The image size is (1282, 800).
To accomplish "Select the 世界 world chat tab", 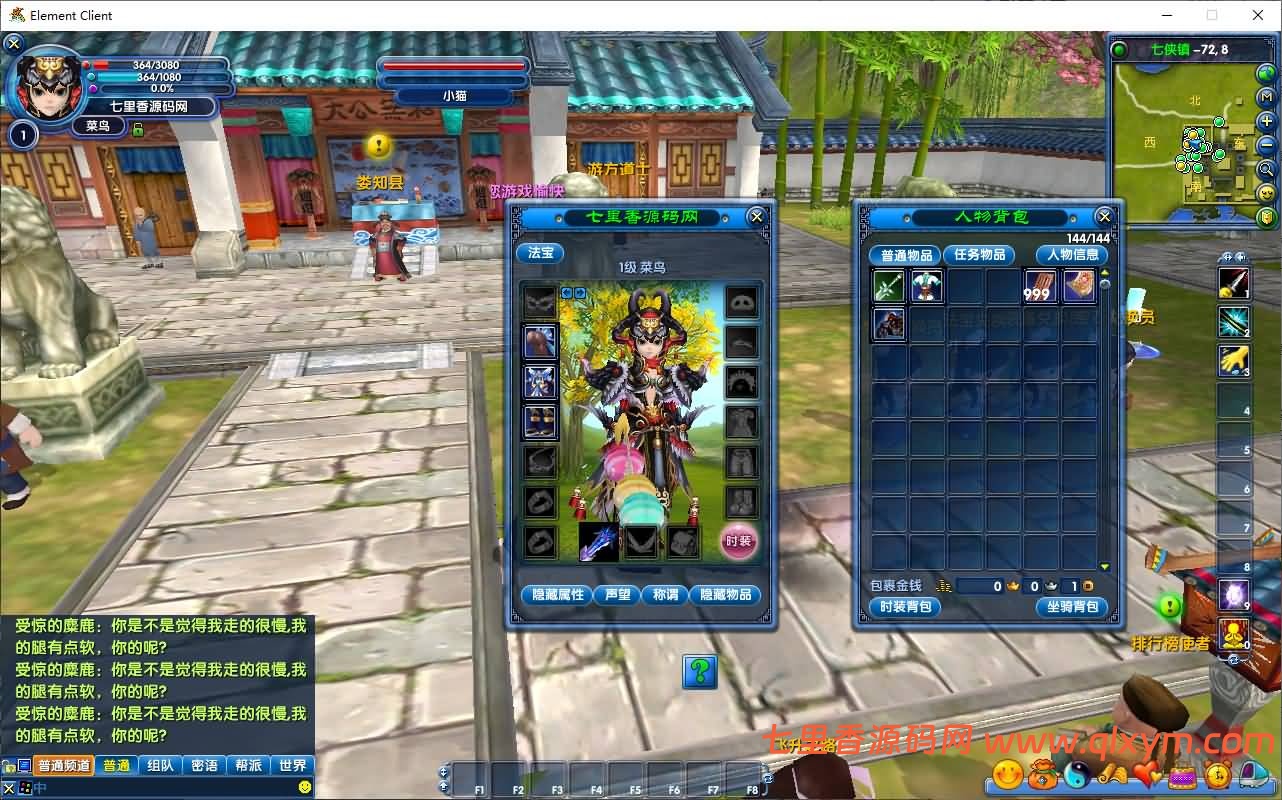I will [292, 764].
